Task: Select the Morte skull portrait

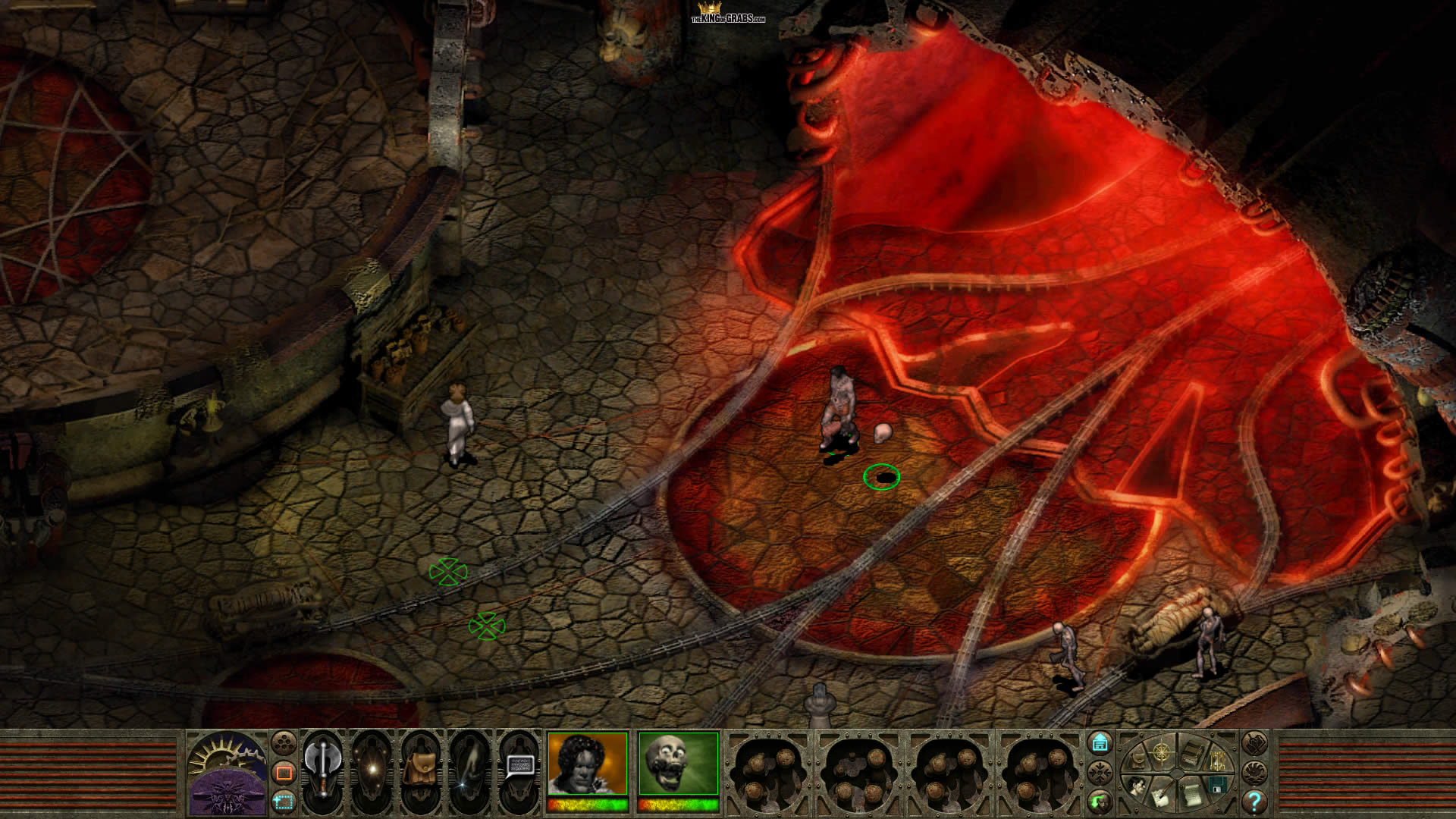Action: pos(678,764)
